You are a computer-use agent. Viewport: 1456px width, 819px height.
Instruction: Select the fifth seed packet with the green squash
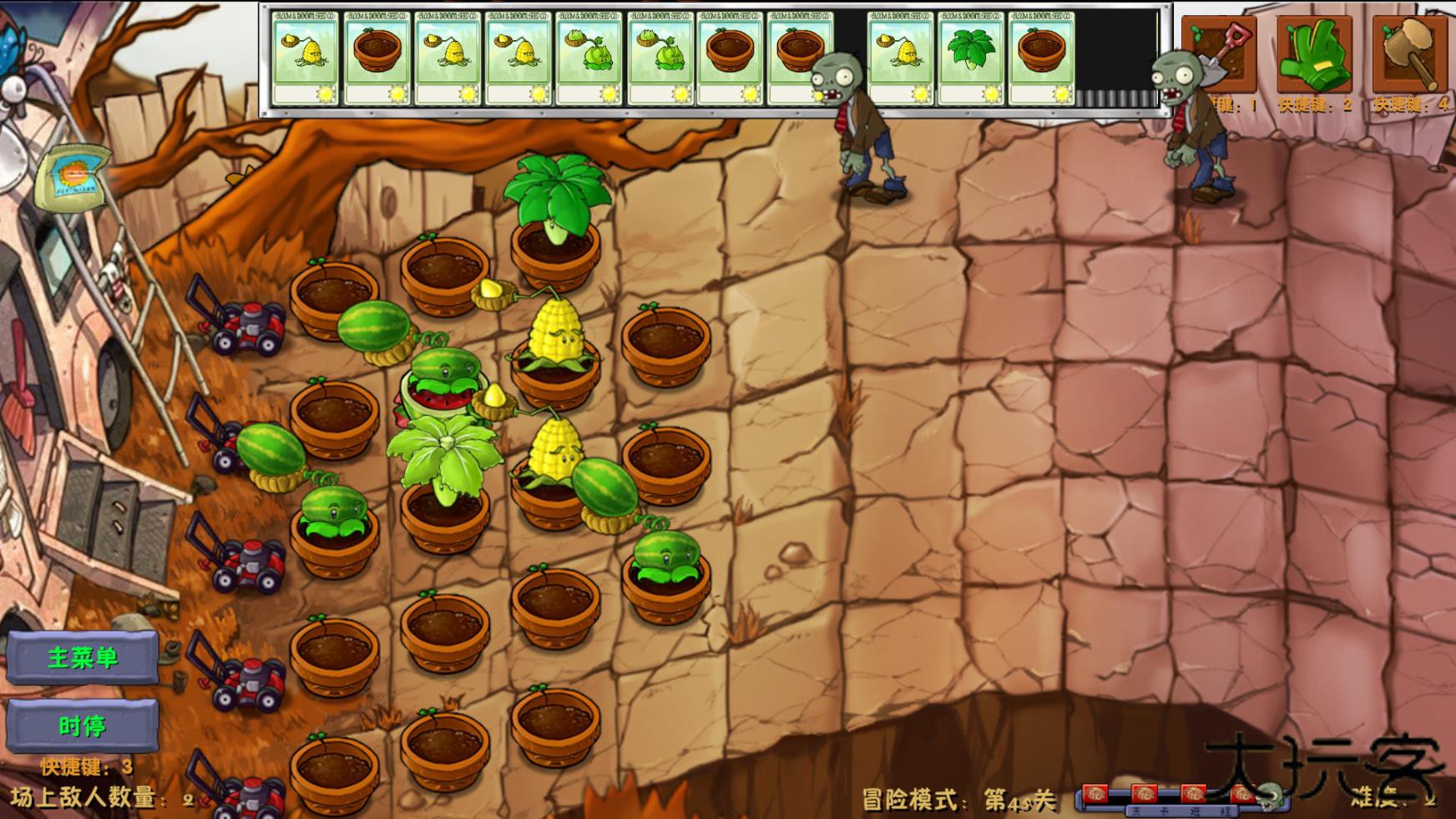pos(589,58)
